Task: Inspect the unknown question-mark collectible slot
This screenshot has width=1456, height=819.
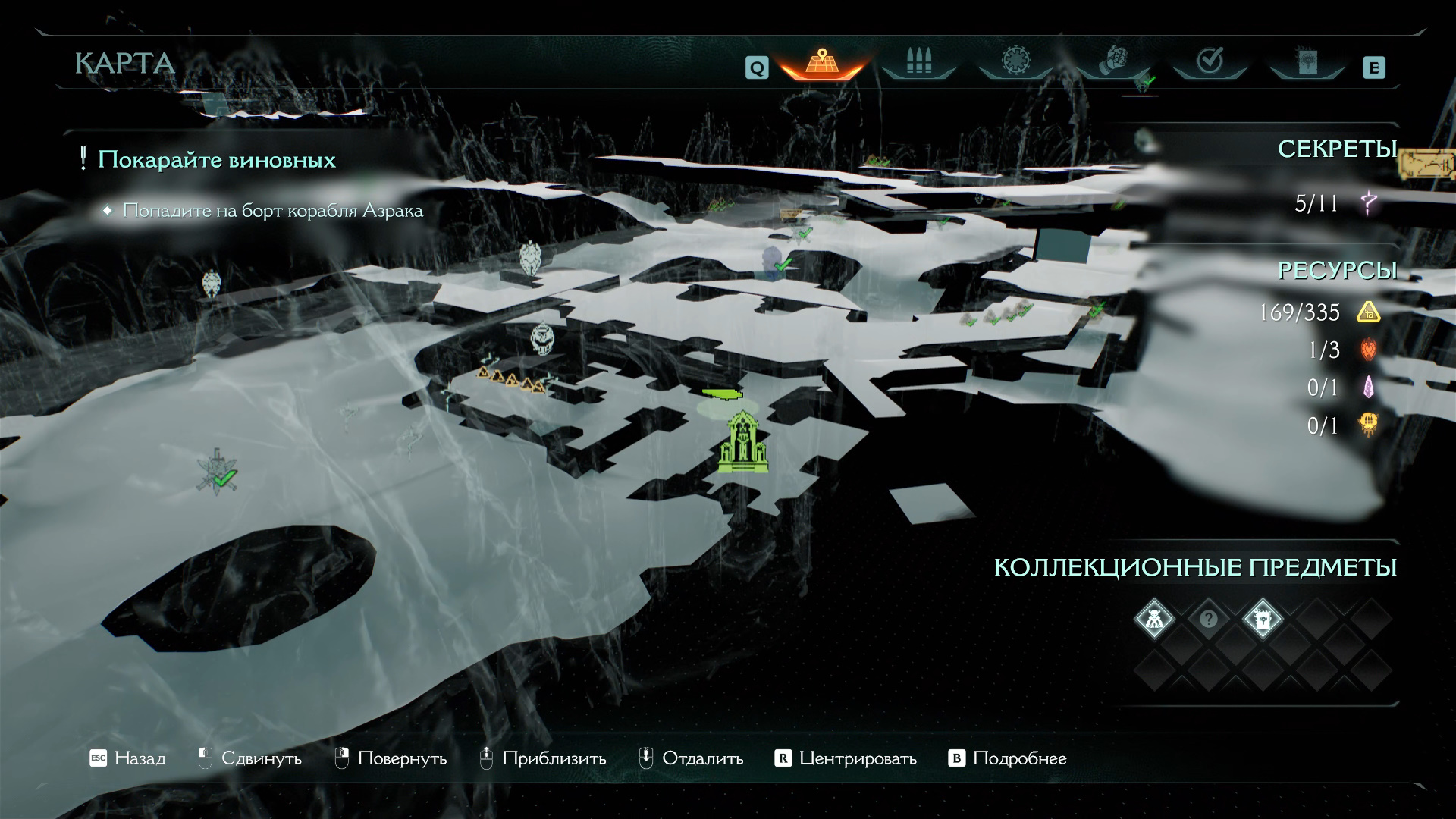Action: 1208,619
